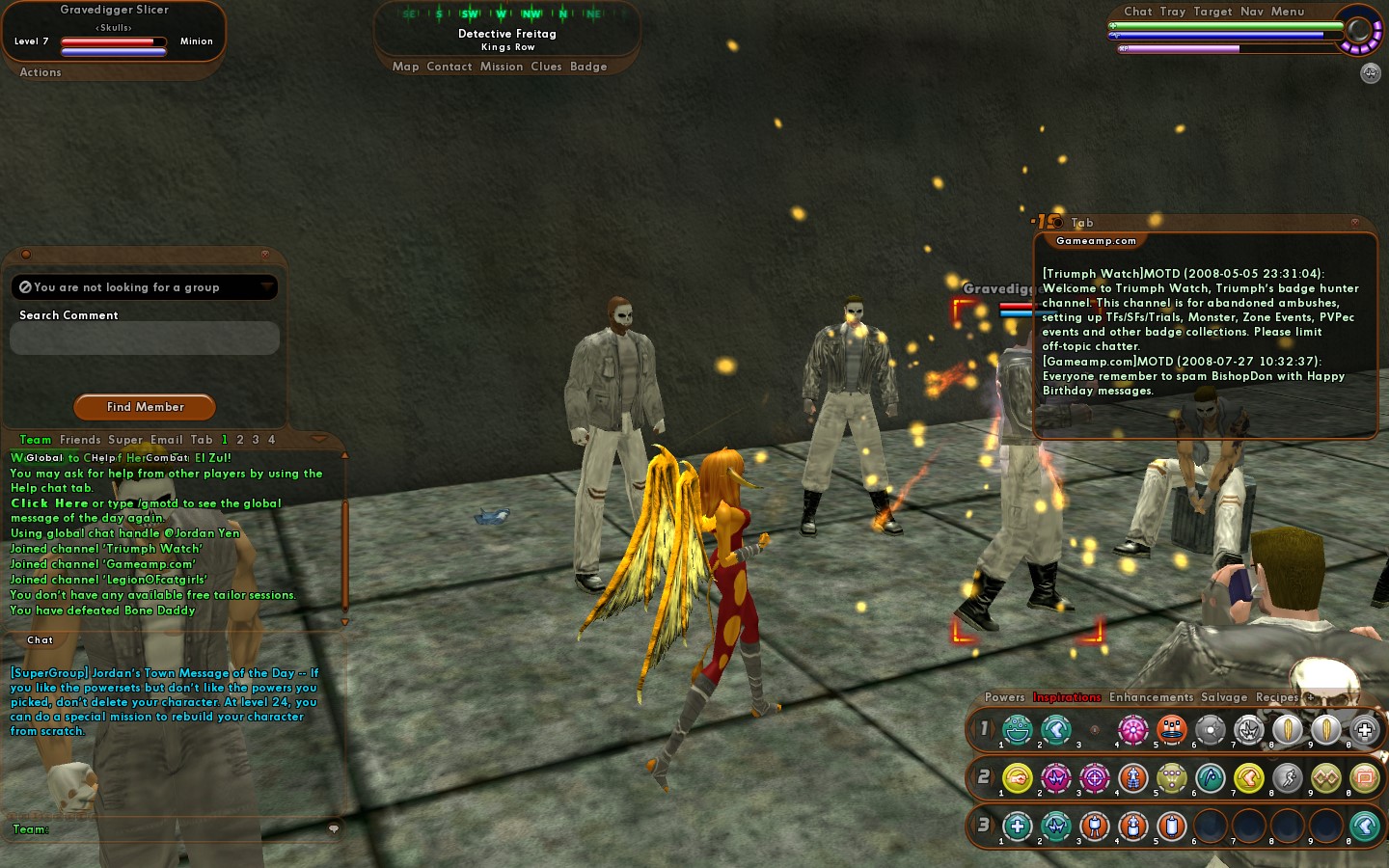The height and width of the screenshot is (868, 1389).
Task: Activate the green cross heal power in tray 3
Action: [x=1018, y=826]
